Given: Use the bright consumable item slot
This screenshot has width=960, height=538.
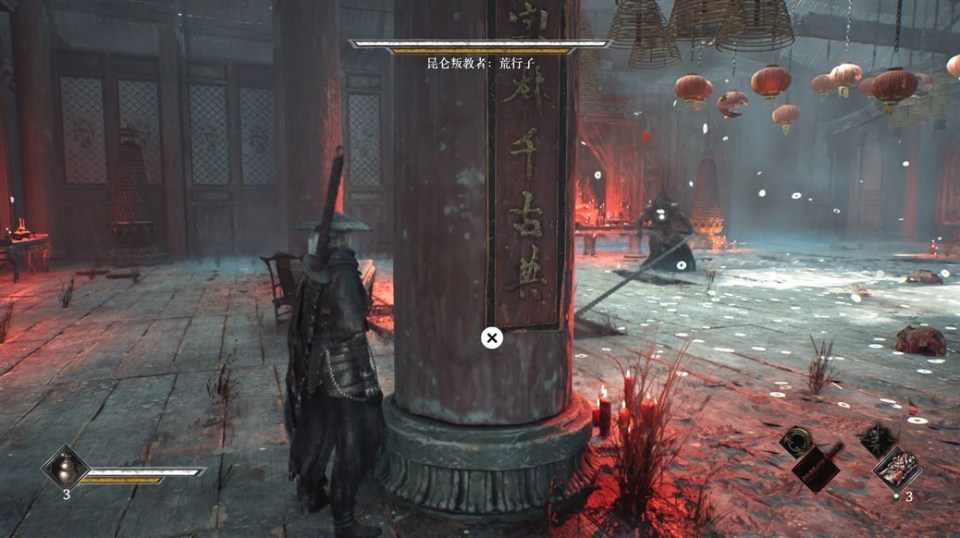Looking at the screenshot, I should (x=896, y=468).
